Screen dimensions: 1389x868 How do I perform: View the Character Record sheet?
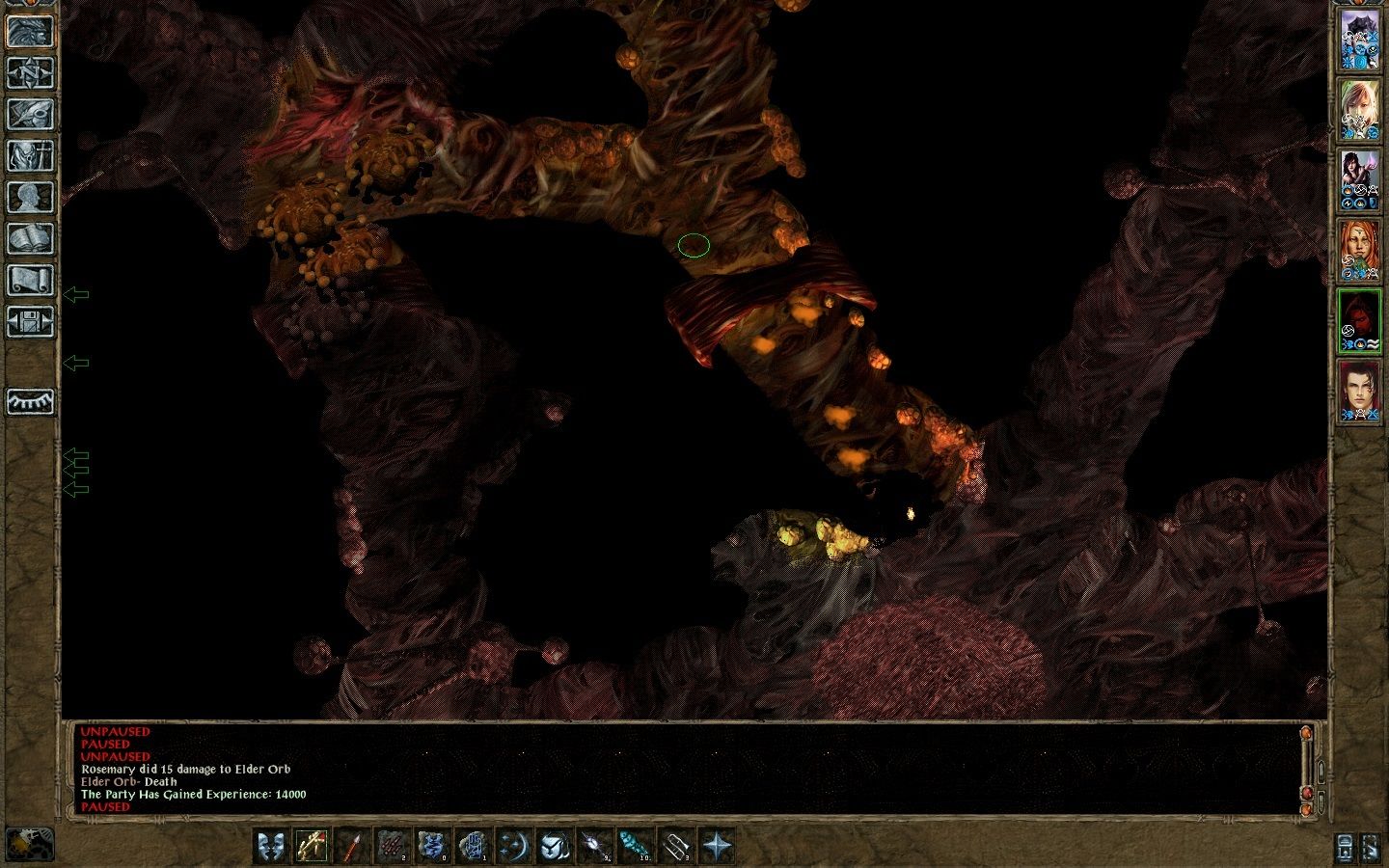29,197
